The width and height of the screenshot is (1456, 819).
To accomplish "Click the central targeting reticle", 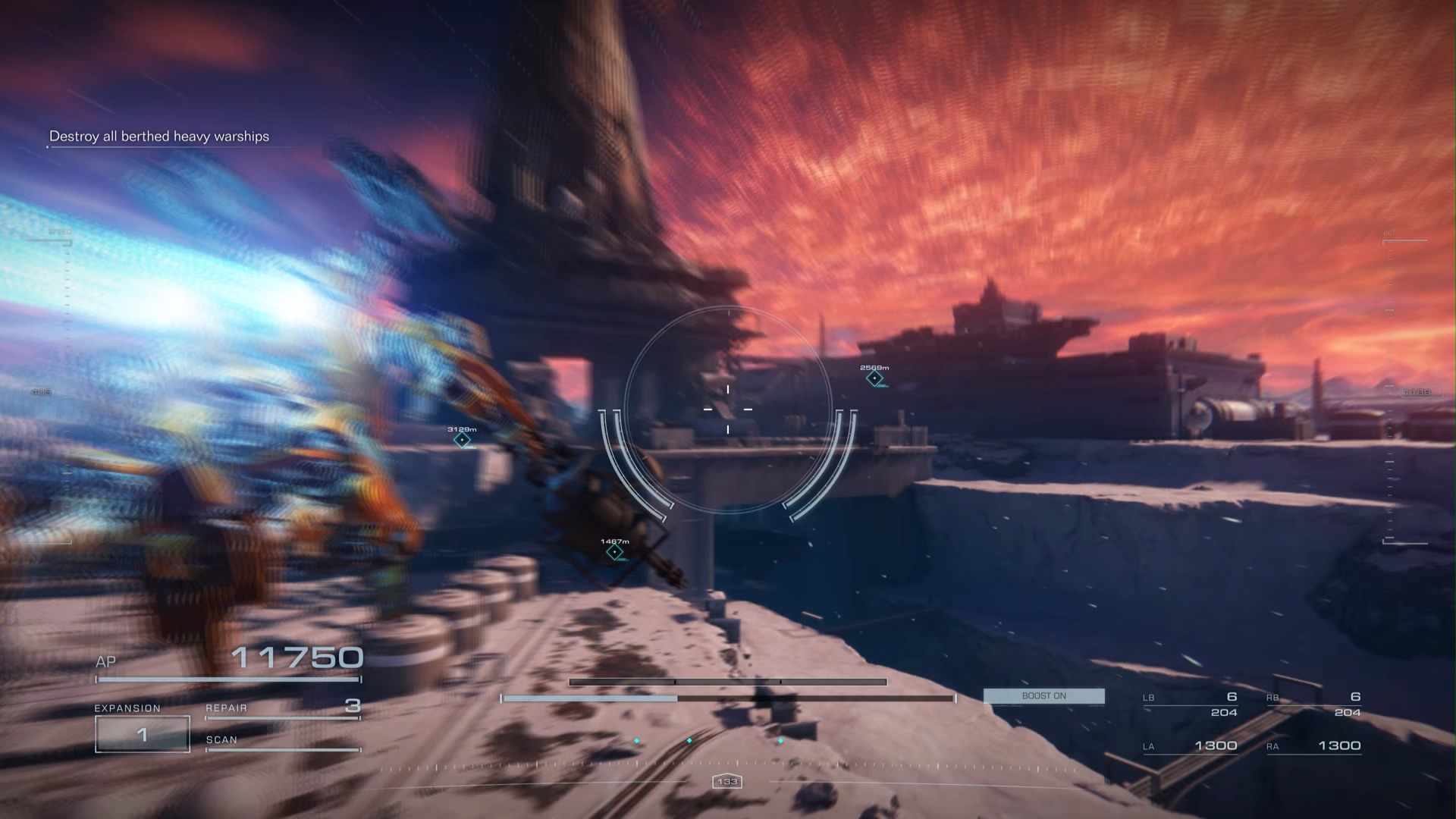I will click(728, 409).
